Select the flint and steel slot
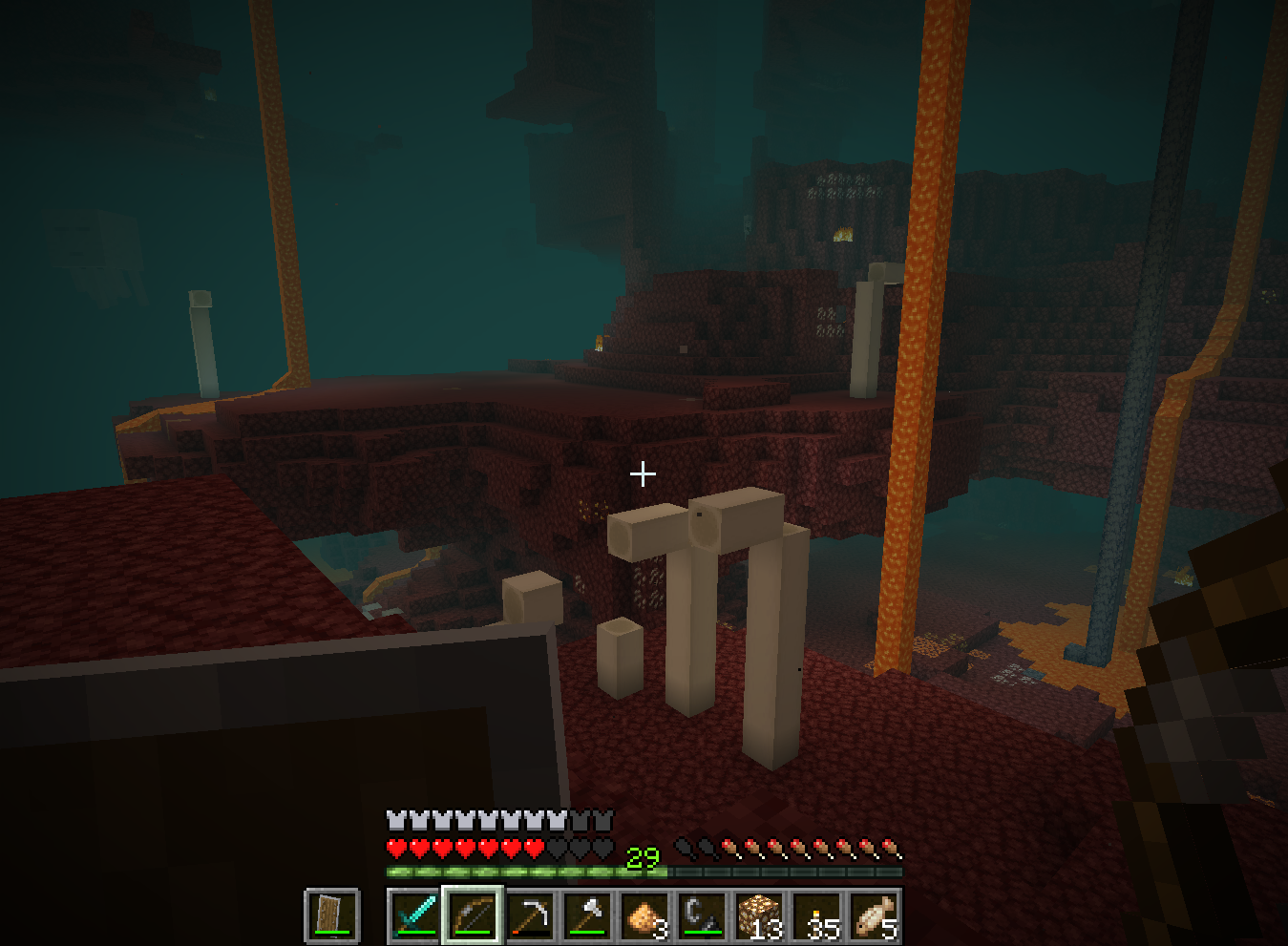This screenshot has height=946, width=1288. point(702,916)
